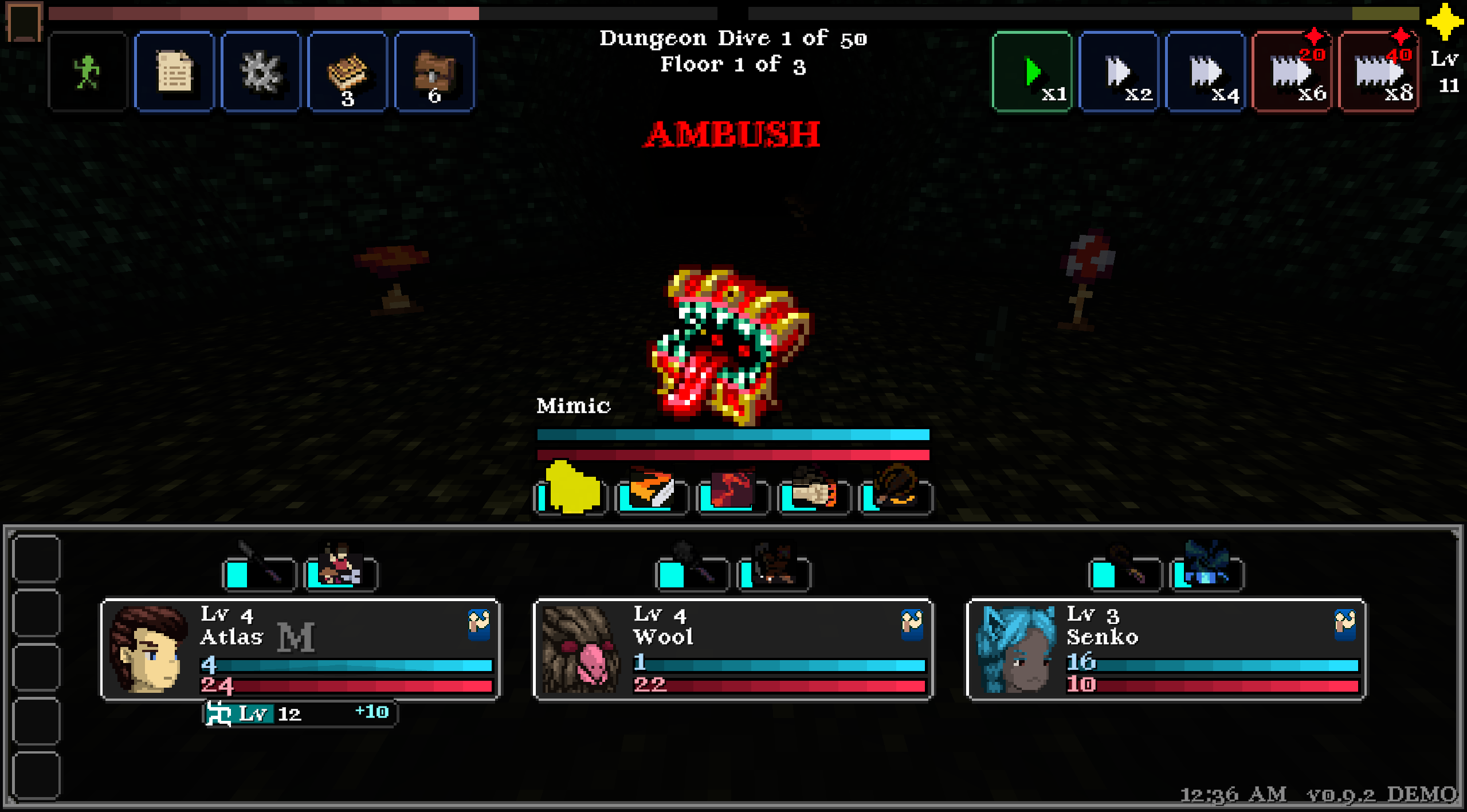Click the Mimic's red health bar
1467x812 pixels.
click(732, 455)
